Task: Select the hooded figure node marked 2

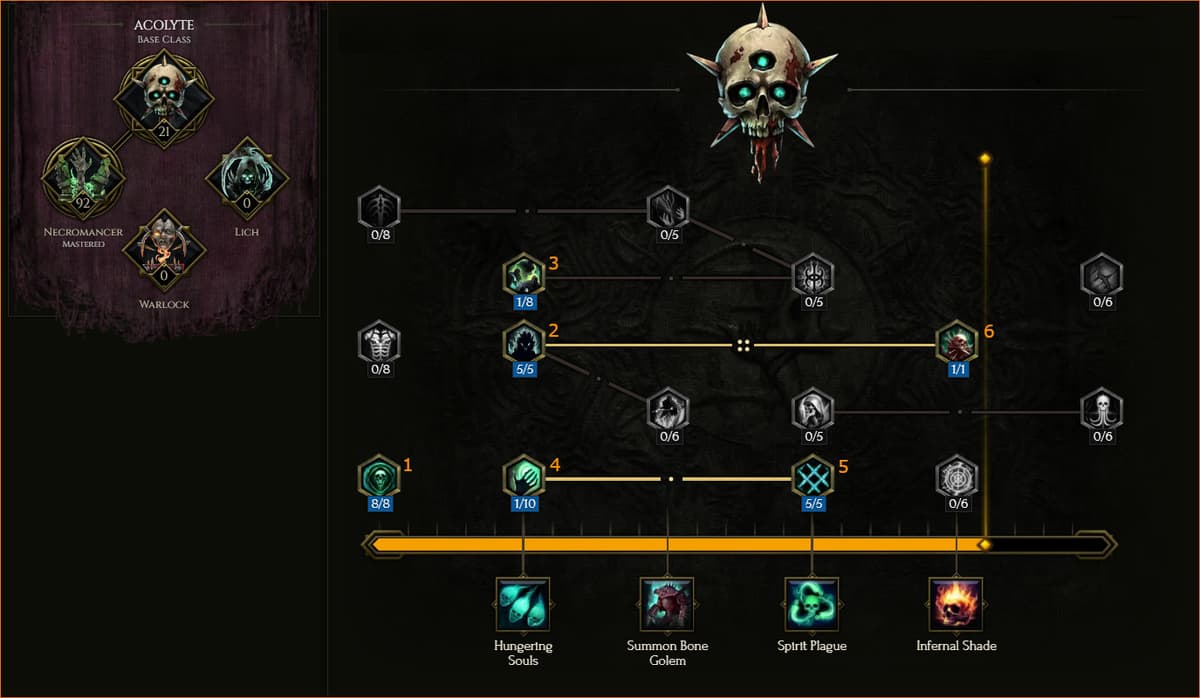Action: point(524,341)
